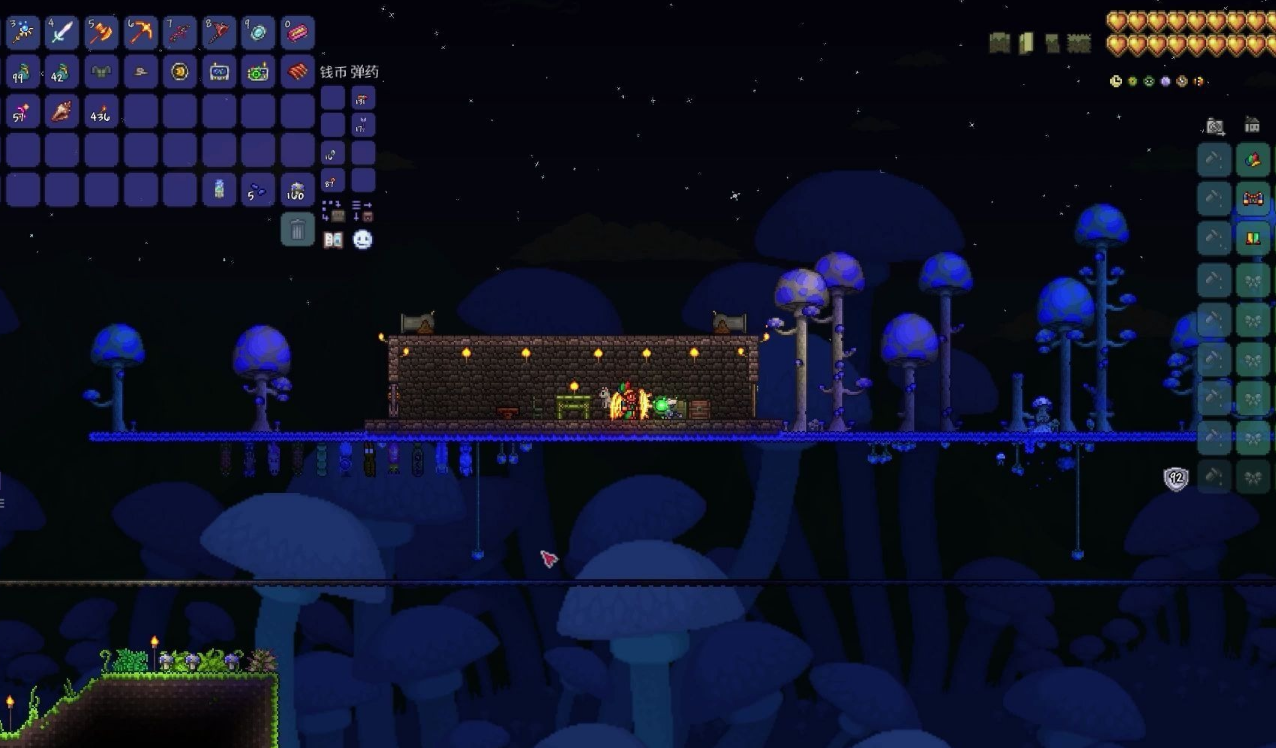
Task: Pick up the gold moon watch item
Action: click(x=180, y=72)
